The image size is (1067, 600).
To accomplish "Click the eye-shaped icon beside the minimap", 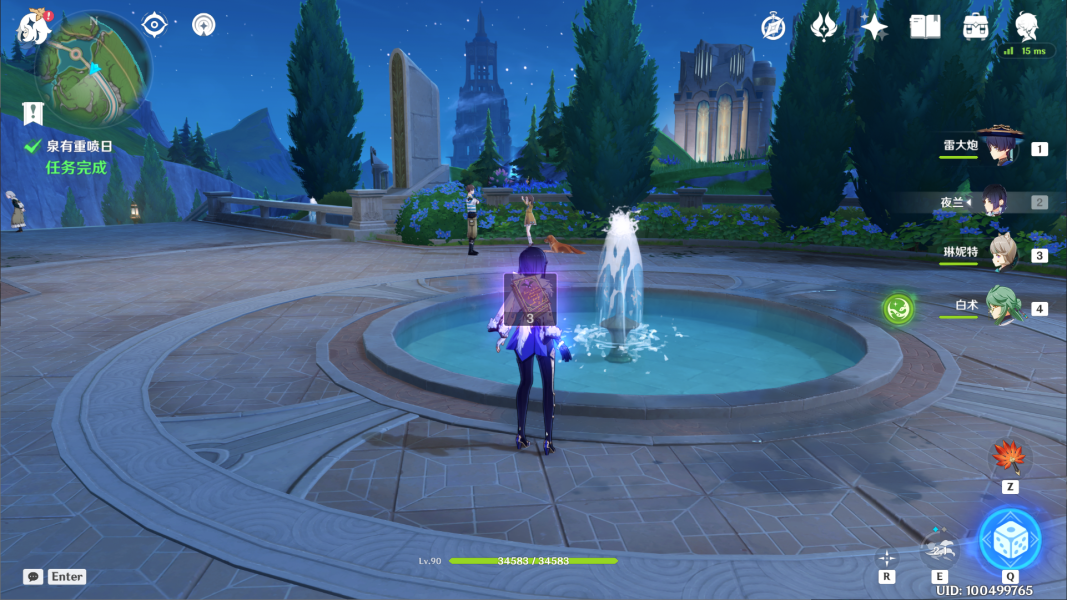I will pos(154,24).
